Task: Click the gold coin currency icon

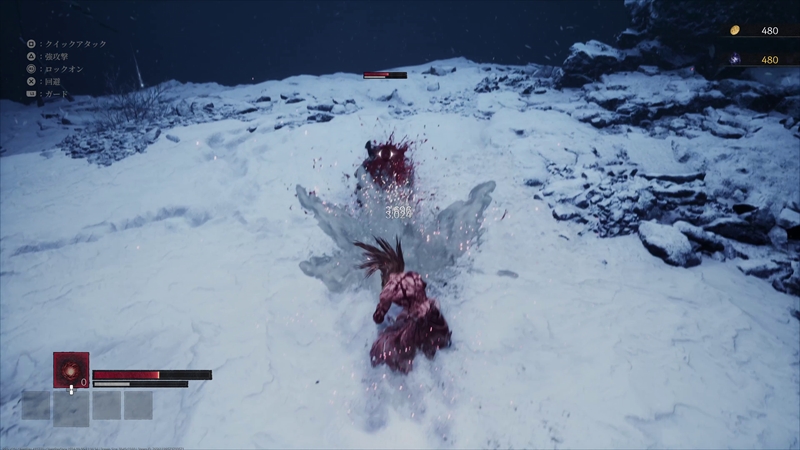Action: 734,30
